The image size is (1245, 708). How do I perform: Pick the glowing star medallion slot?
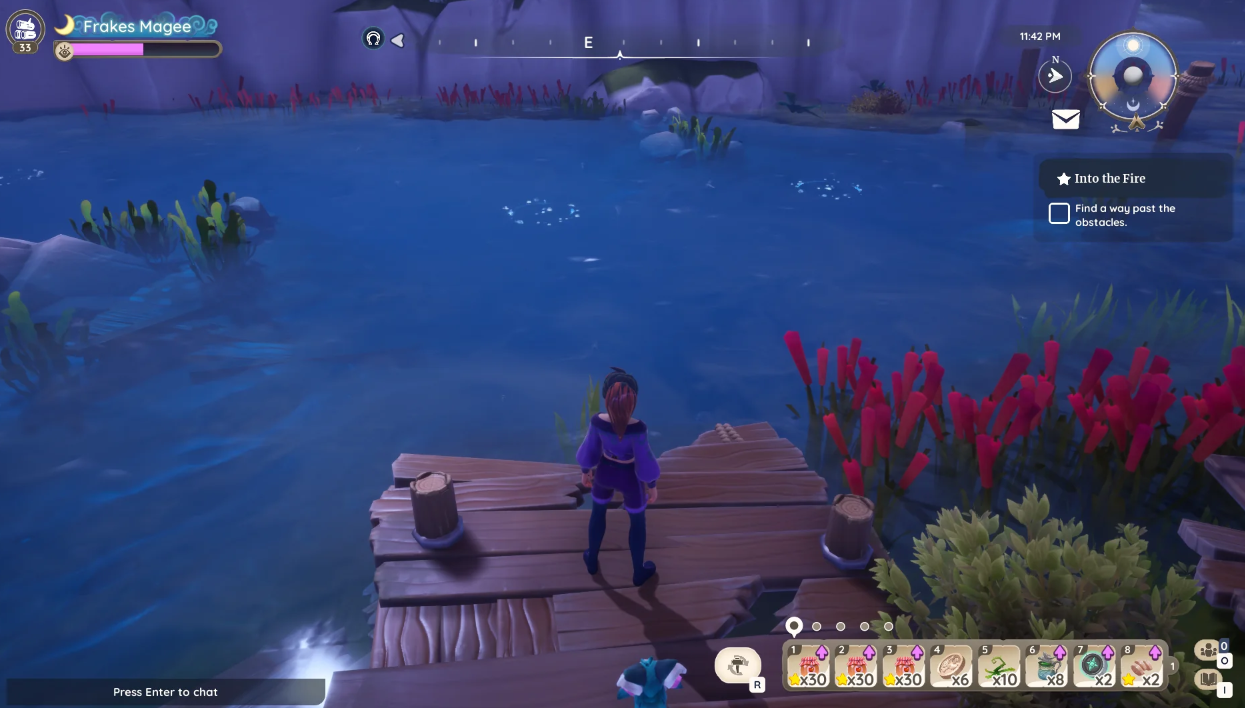(x=1093, y=666)
